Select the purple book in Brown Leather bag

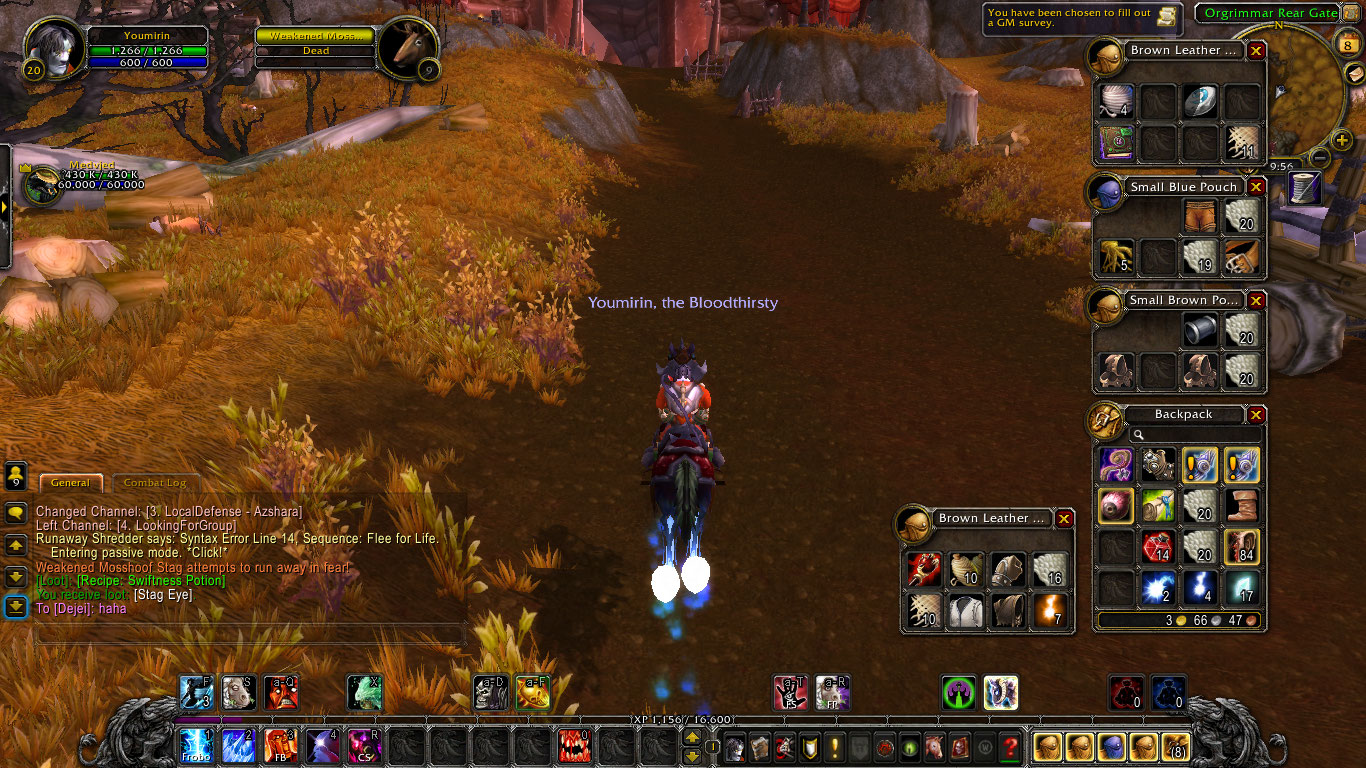1115,141
